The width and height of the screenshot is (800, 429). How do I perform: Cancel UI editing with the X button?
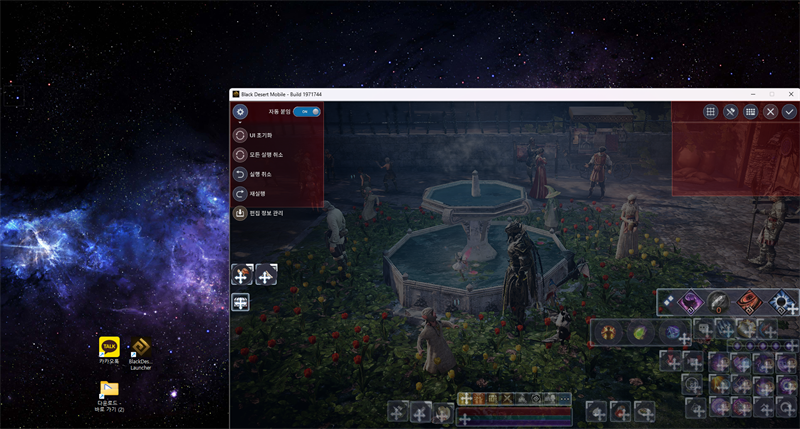(x=770, y=112)
